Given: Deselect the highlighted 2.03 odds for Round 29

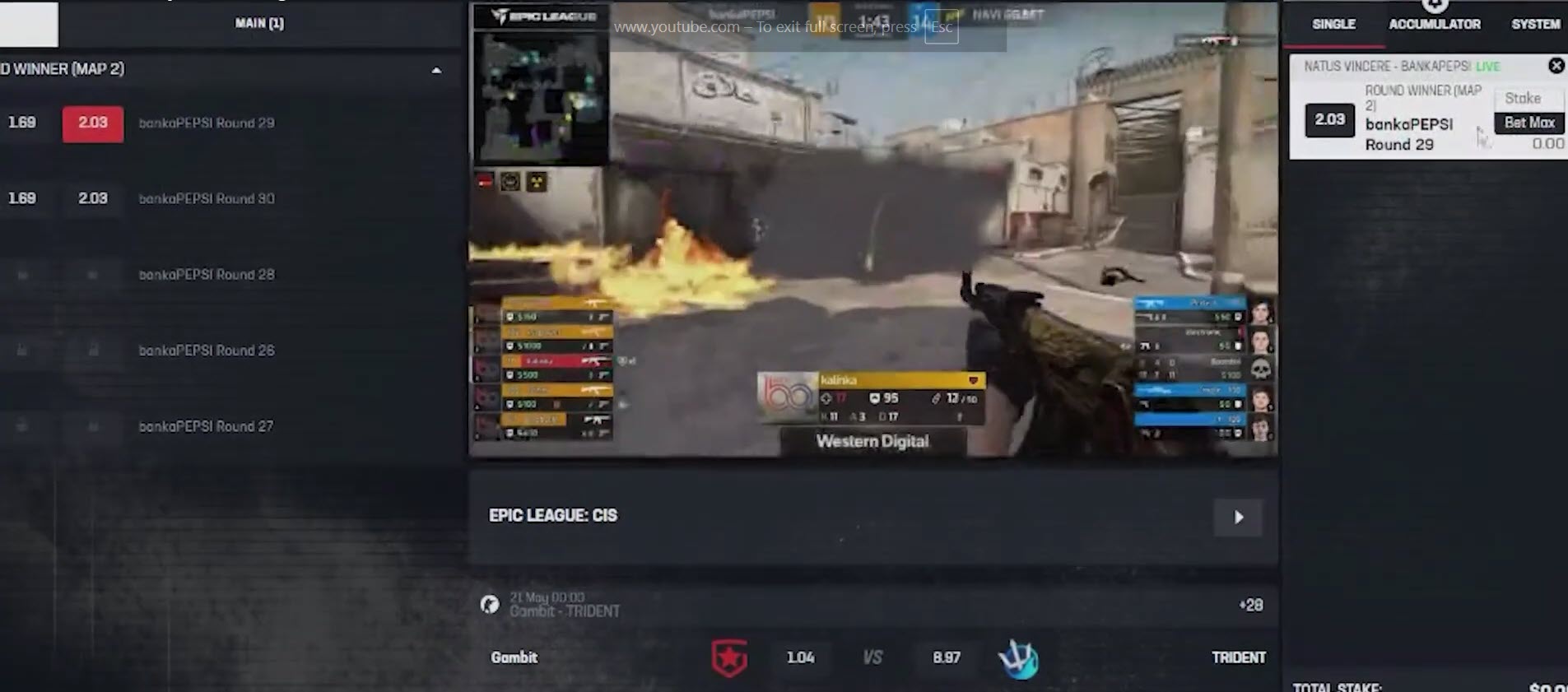Looking at the screenshot, I should [92, 123].
